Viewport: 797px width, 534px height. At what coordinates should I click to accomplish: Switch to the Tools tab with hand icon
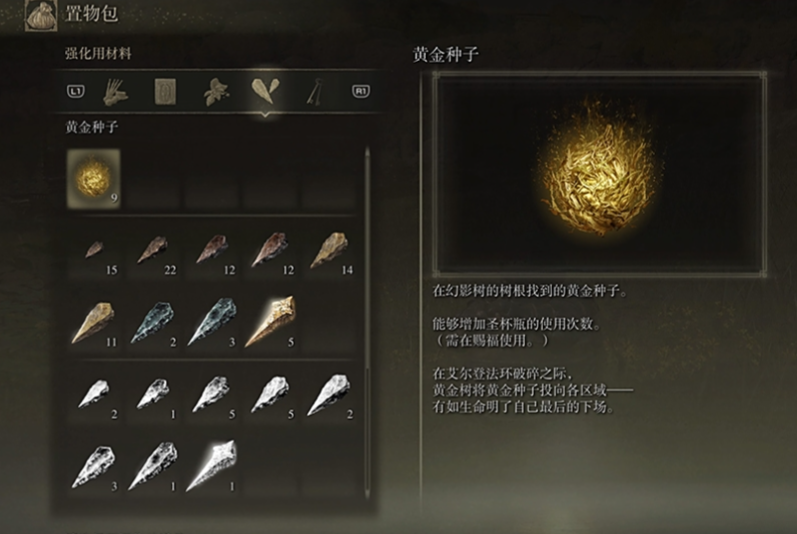(115, 92)
